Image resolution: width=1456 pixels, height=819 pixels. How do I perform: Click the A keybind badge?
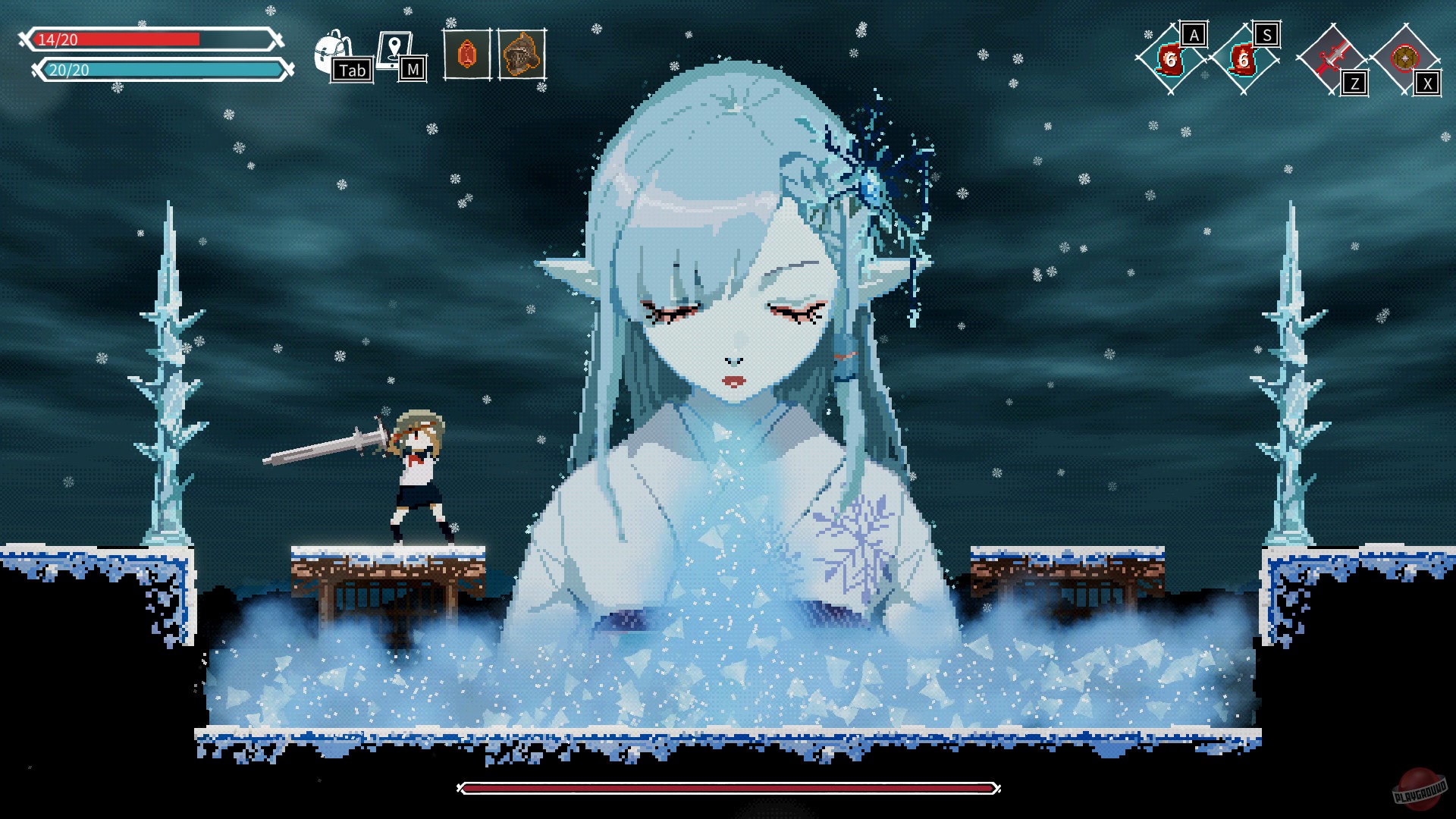(1194, 34)
